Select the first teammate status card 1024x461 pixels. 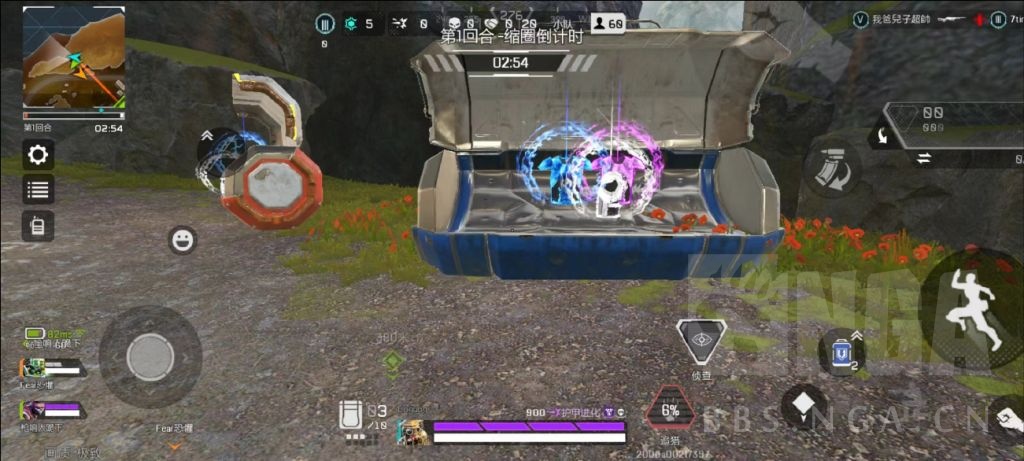click(x=52, y=369)
